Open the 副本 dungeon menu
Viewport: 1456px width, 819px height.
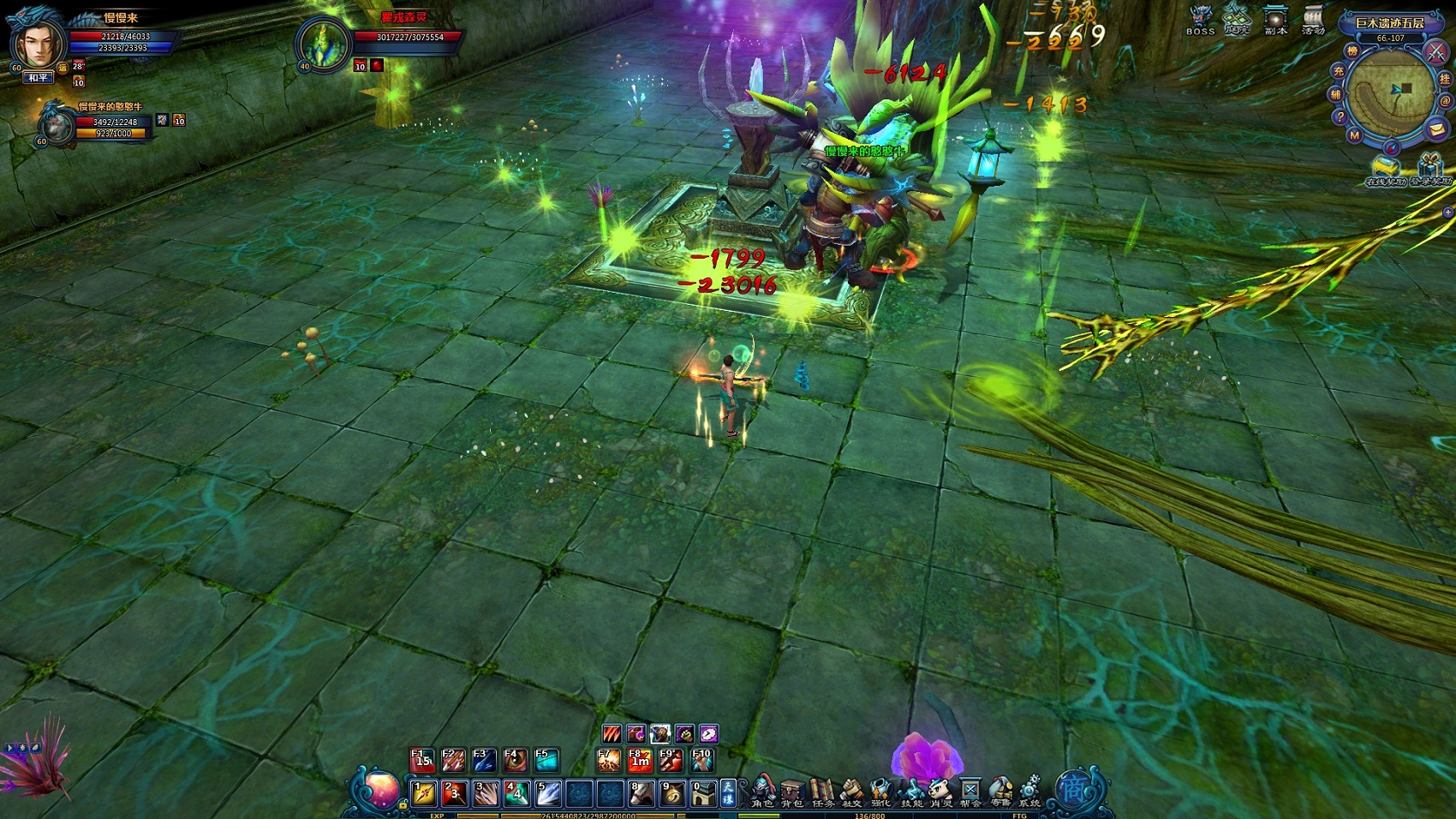pyautogui.click(x=1275, y=19)
